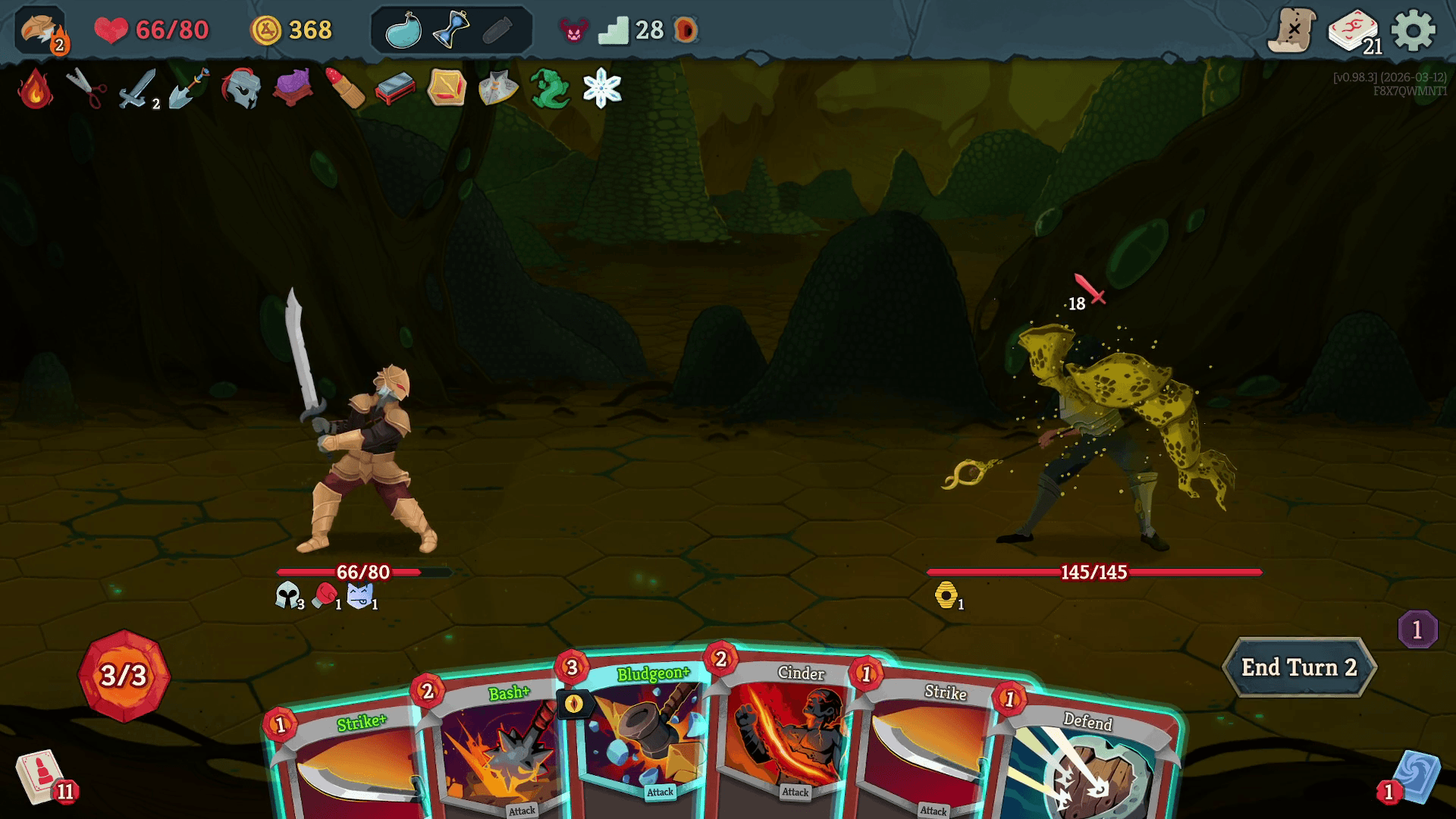Inspect the green serpent relic
The height and width of the screenshot is (819, 1456).
click(x=550, y=89)
